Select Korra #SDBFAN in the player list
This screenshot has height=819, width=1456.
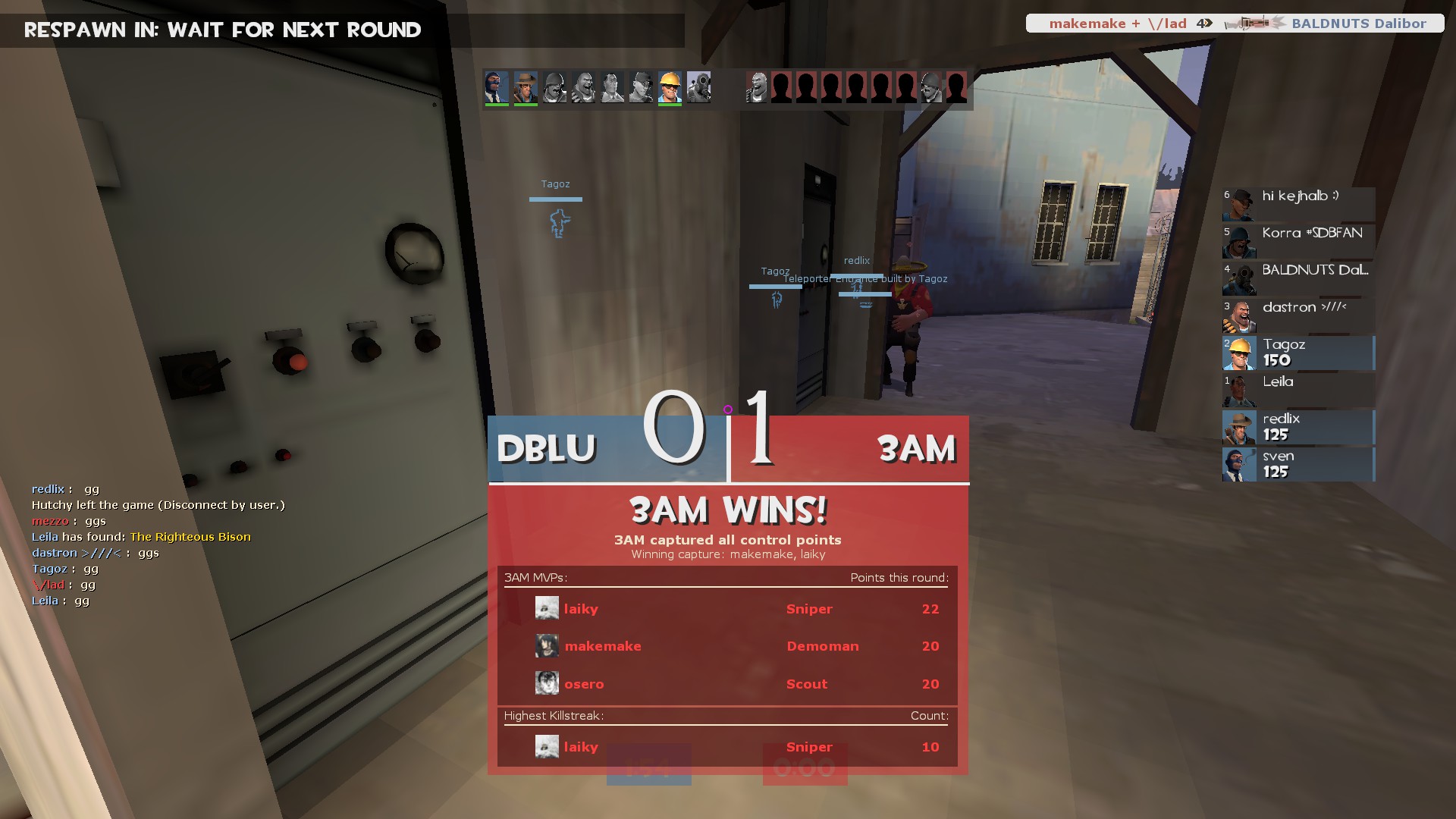[1298, 241]
